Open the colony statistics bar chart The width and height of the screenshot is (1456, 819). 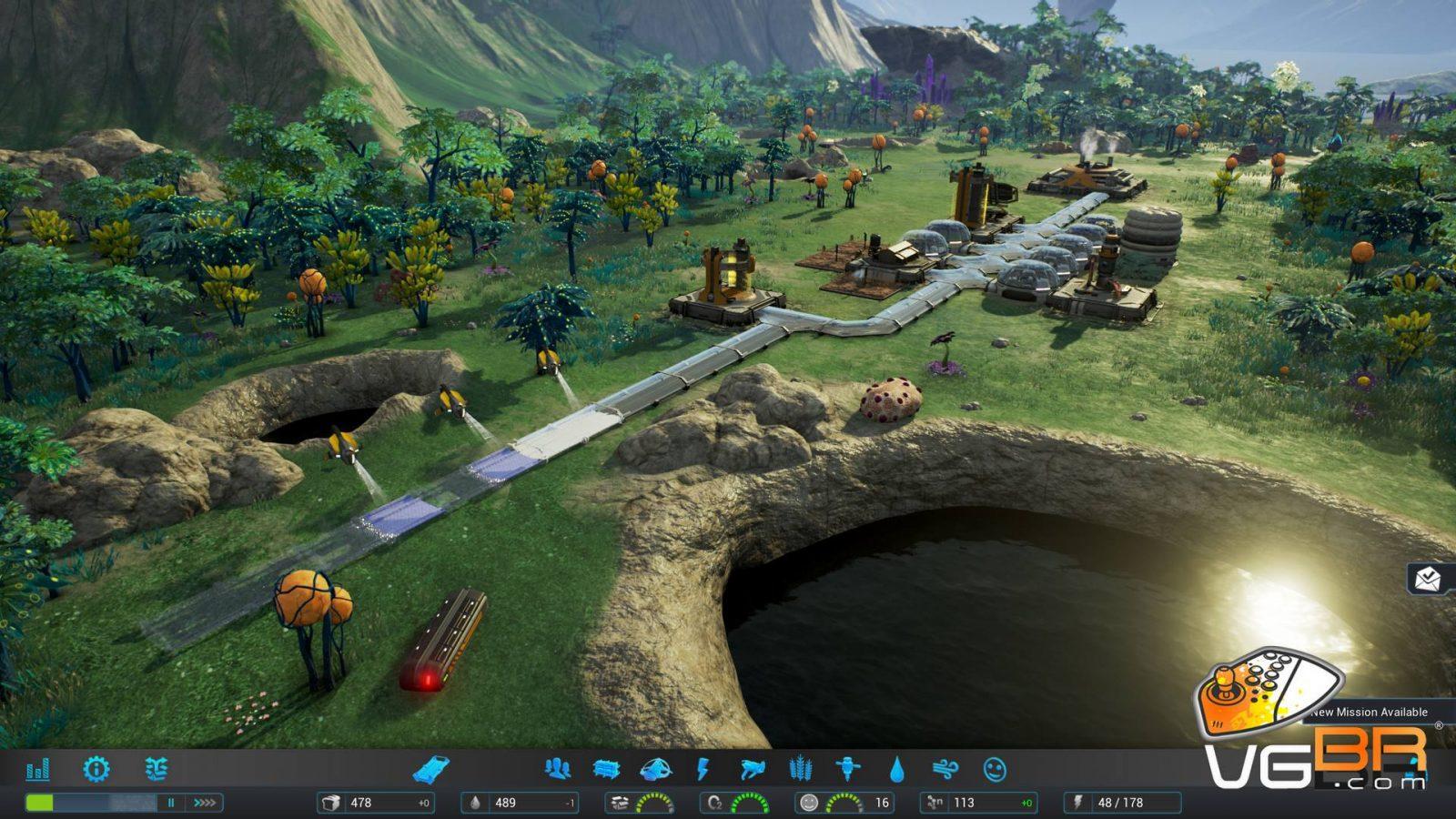point(38,770)
